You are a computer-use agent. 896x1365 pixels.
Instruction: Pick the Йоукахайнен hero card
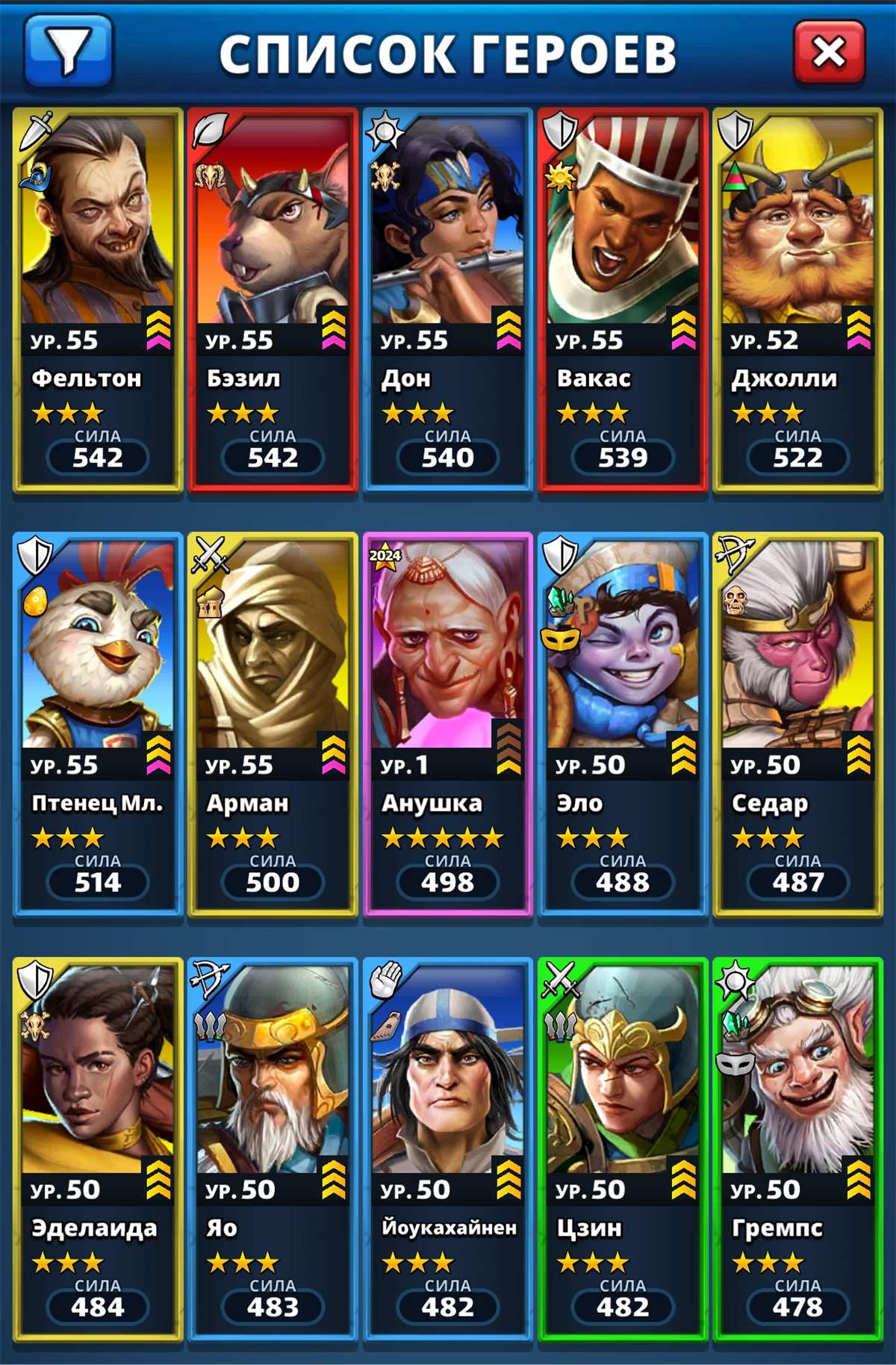click(x=447, y=1148)
